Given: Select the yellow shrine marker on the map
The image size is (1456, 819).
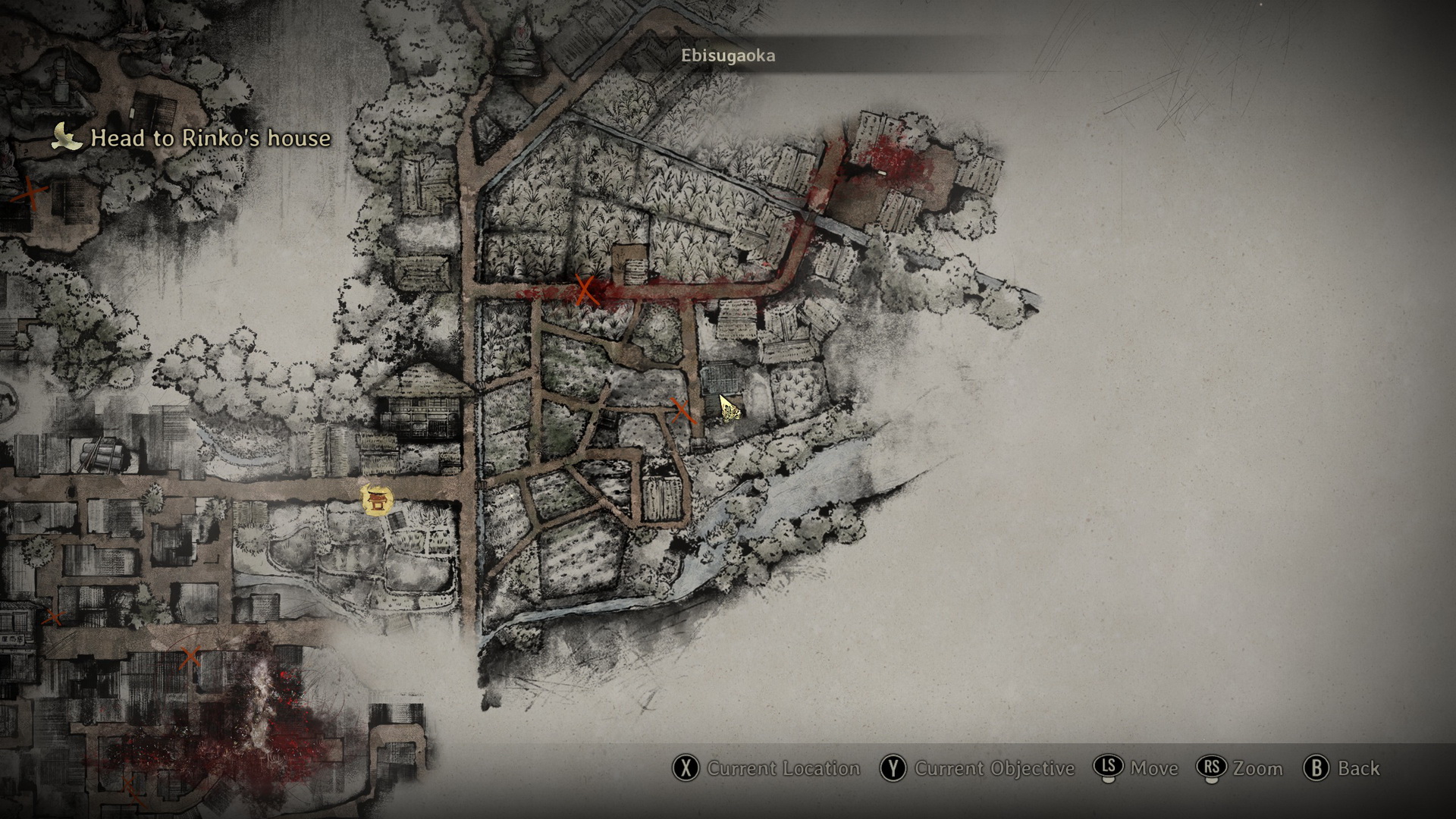Looking at the screenshot, I should [377, 500].
